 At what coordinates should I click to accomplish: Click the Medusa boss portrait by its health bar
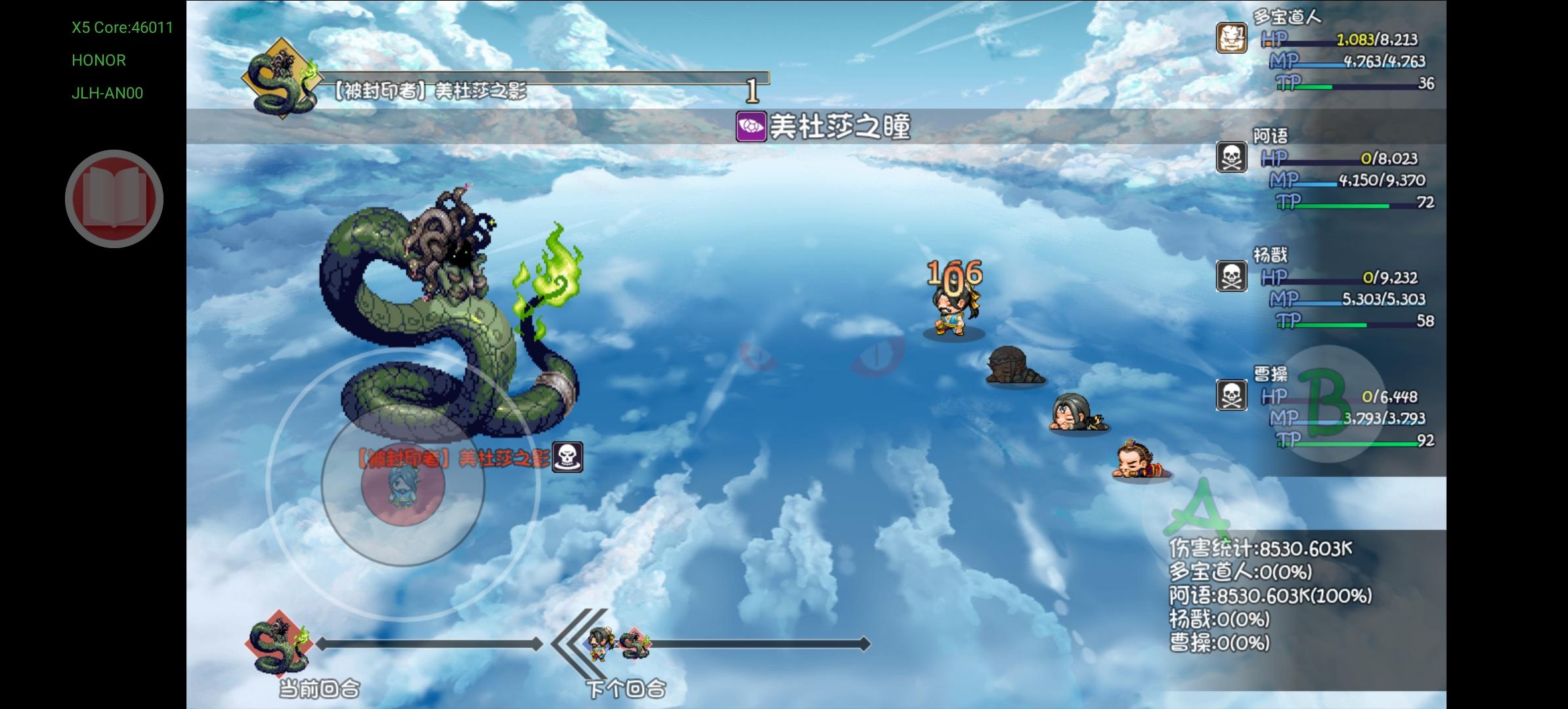tap(280, 79)
